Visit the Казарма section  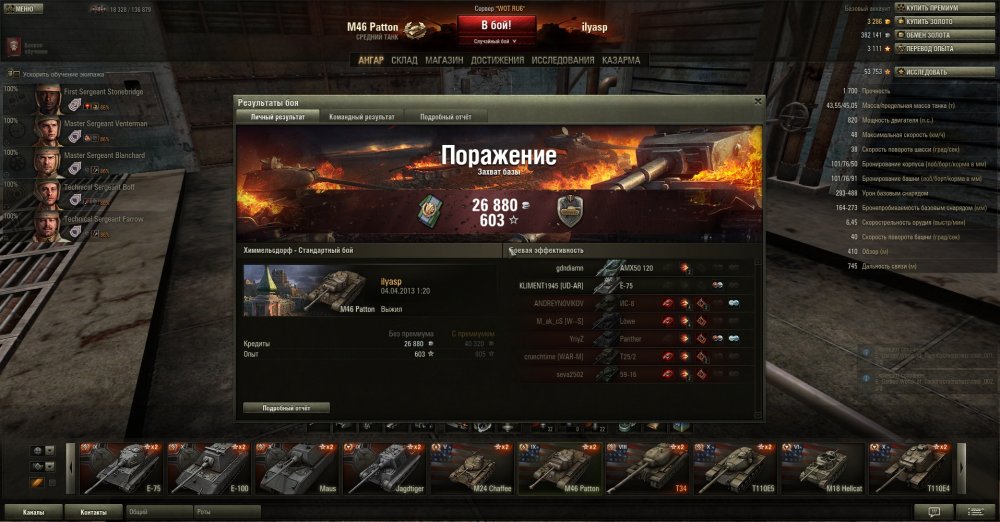[621, 60]
